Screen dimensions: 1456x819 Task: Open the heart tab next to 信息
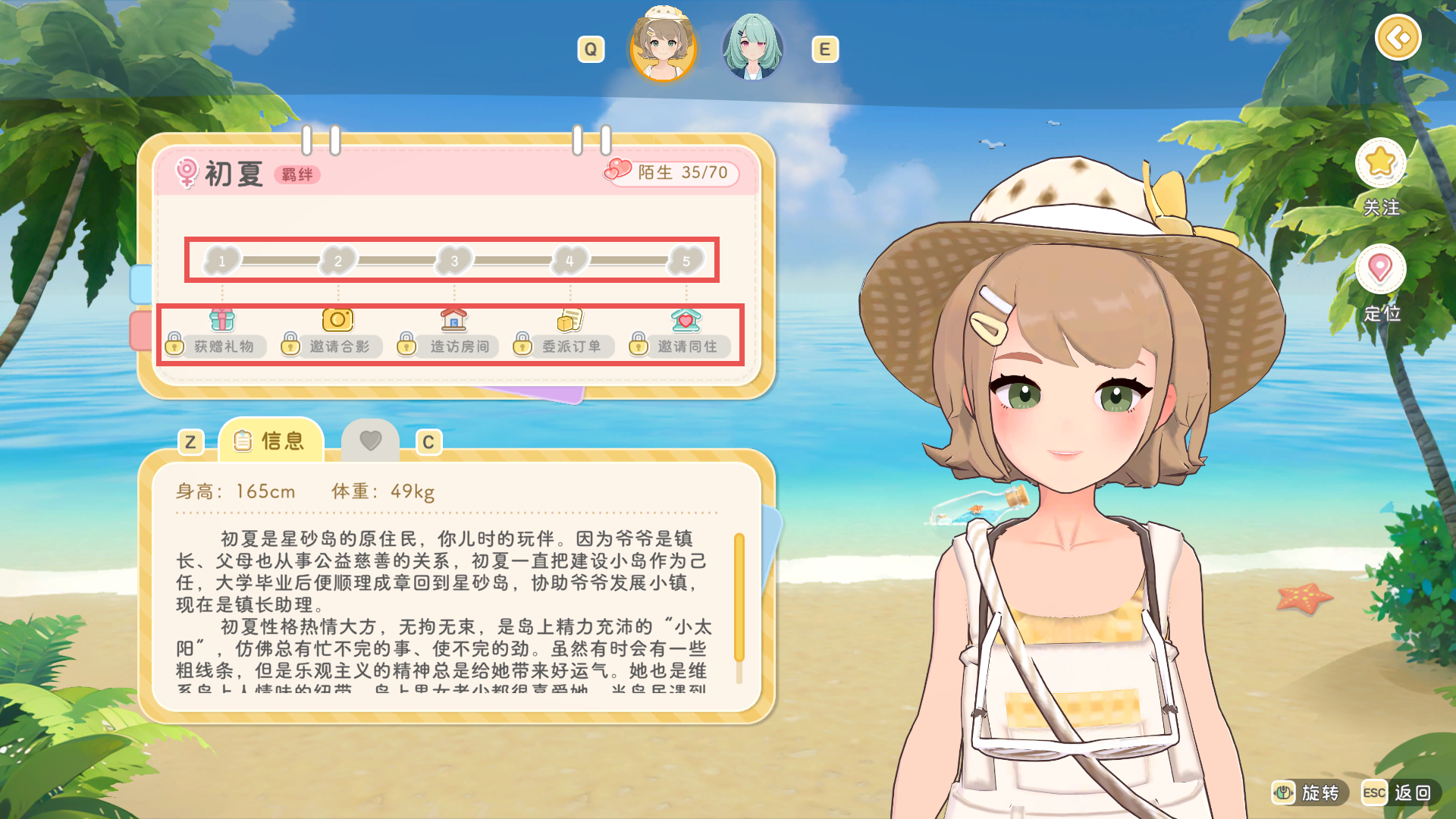[371, 441]
